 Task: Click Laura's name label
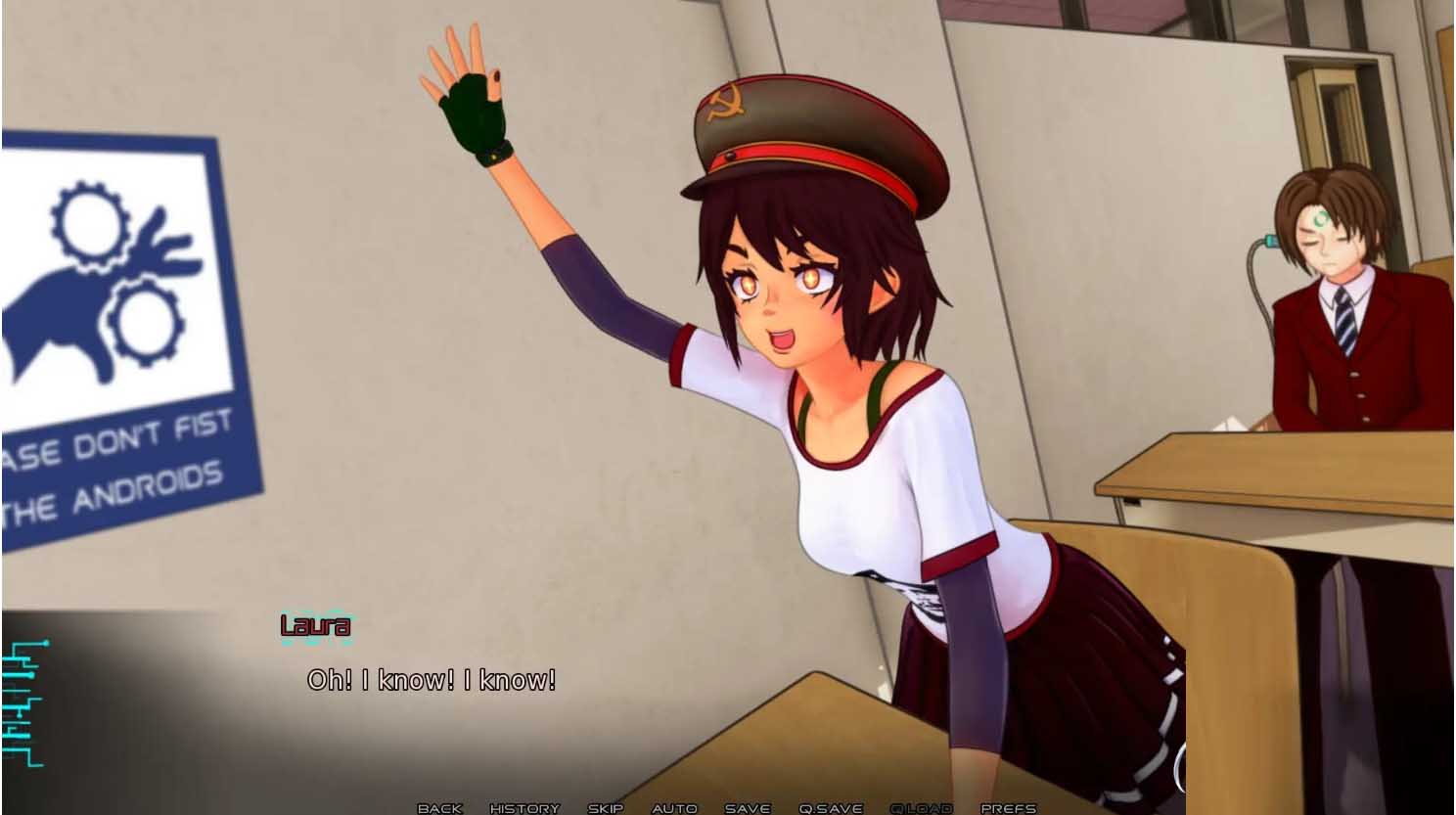315,627
